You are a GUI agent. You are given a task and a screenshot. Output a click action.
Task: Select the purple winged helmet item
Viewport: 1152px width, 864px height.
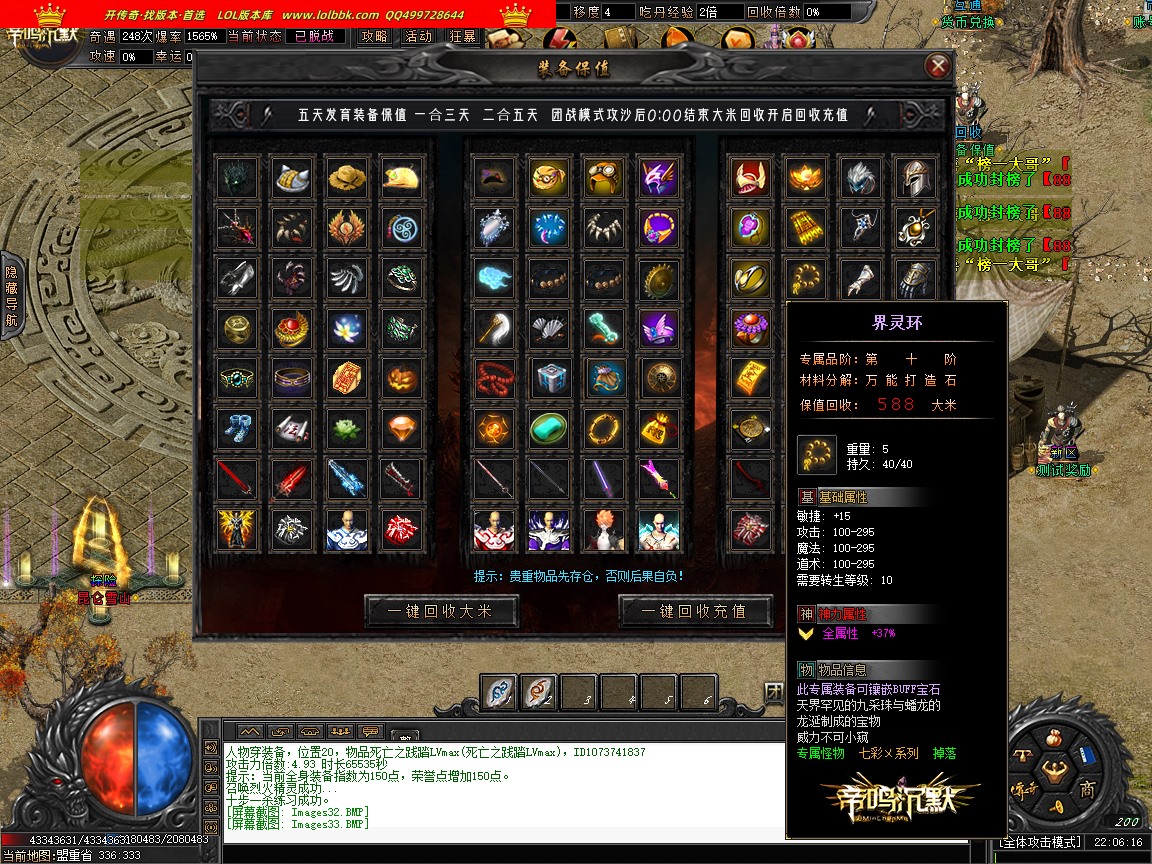pos(658,177)
